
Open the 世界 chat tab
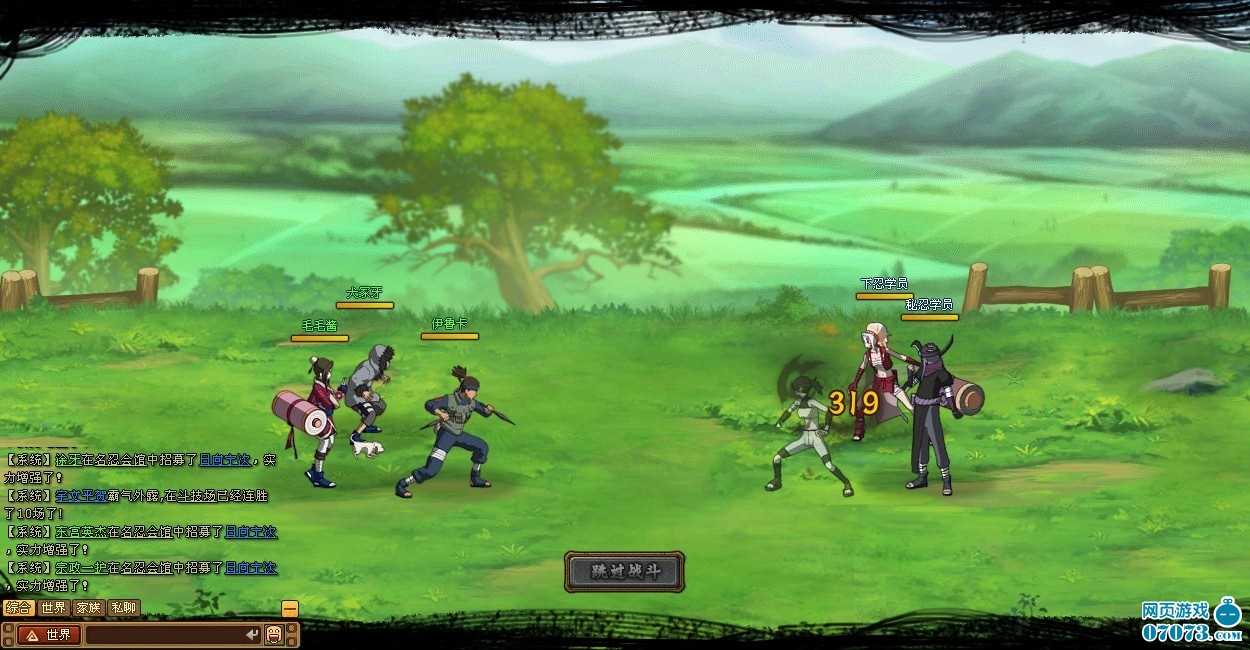click(x=53, y=607)
